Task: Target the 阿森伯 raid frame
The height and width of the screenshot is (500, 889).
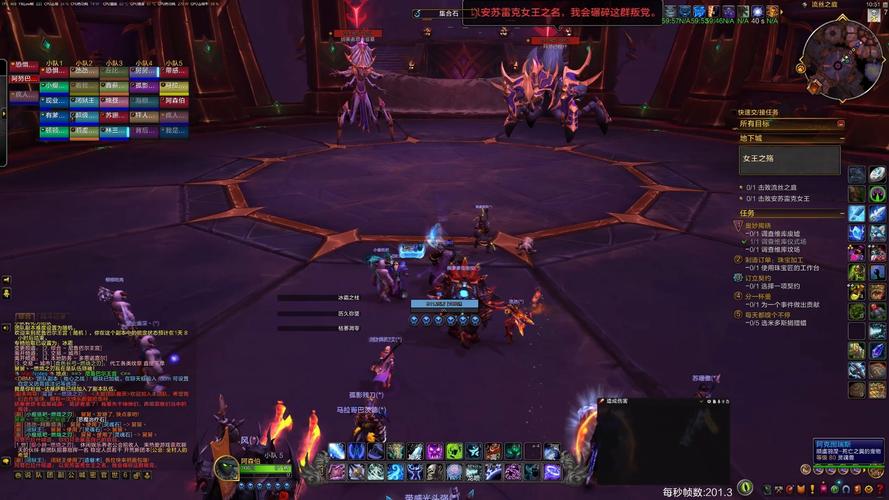Action: coord(174,100)
